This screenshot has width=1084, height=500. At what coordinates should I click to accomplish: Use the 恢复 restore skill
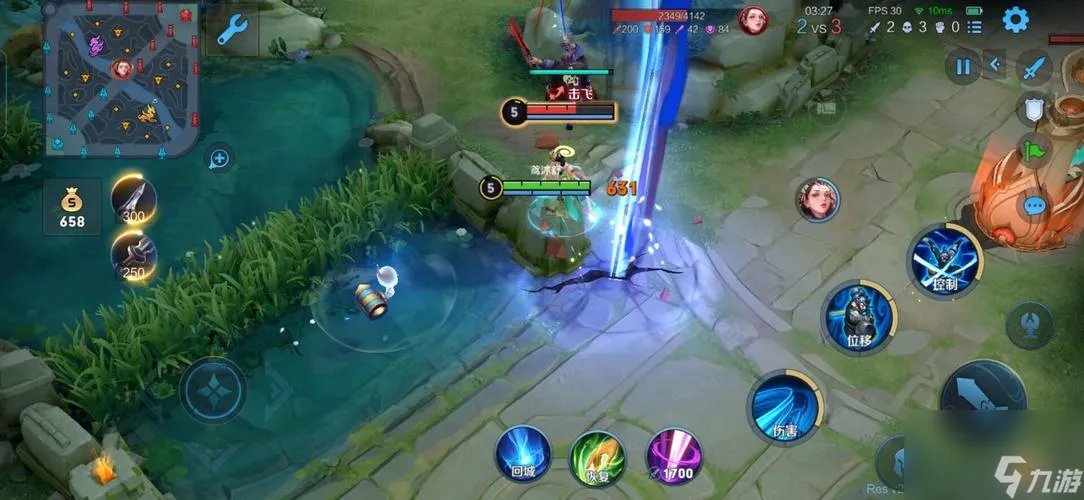pyautogui.click(x=597, y=459)
